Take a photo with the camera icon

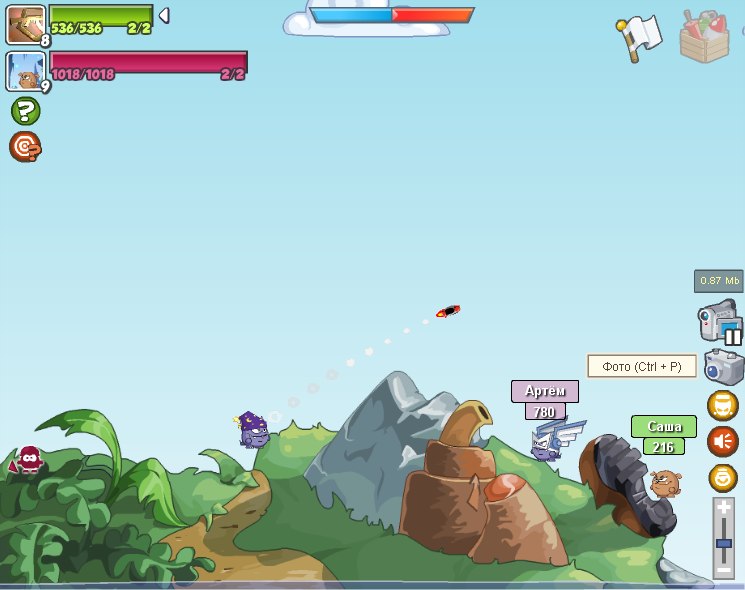point(723,367)
